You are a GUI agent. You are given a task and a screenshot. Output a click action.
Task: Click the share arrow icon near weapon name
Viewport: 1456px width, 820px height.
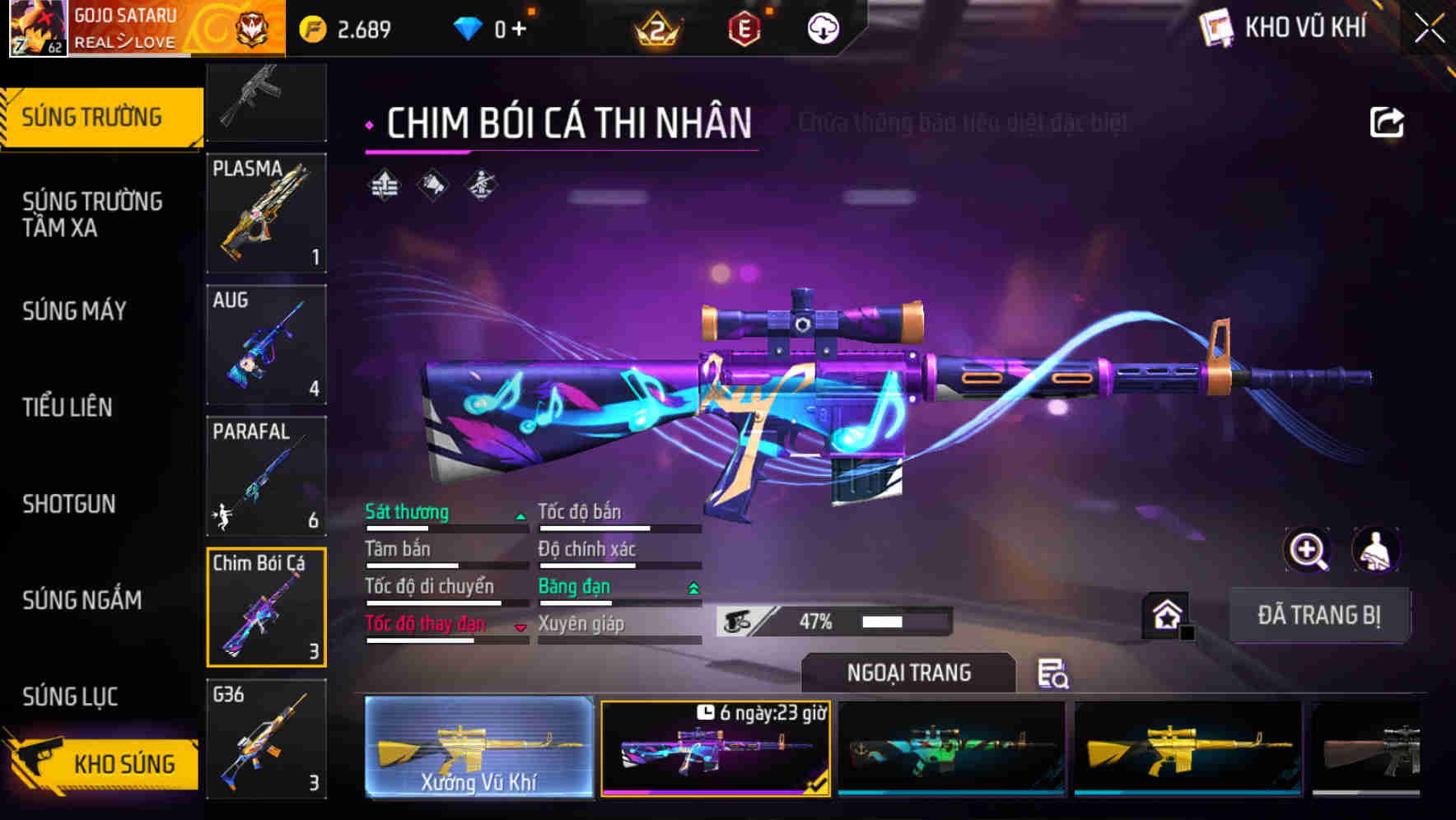point(1387,121)
